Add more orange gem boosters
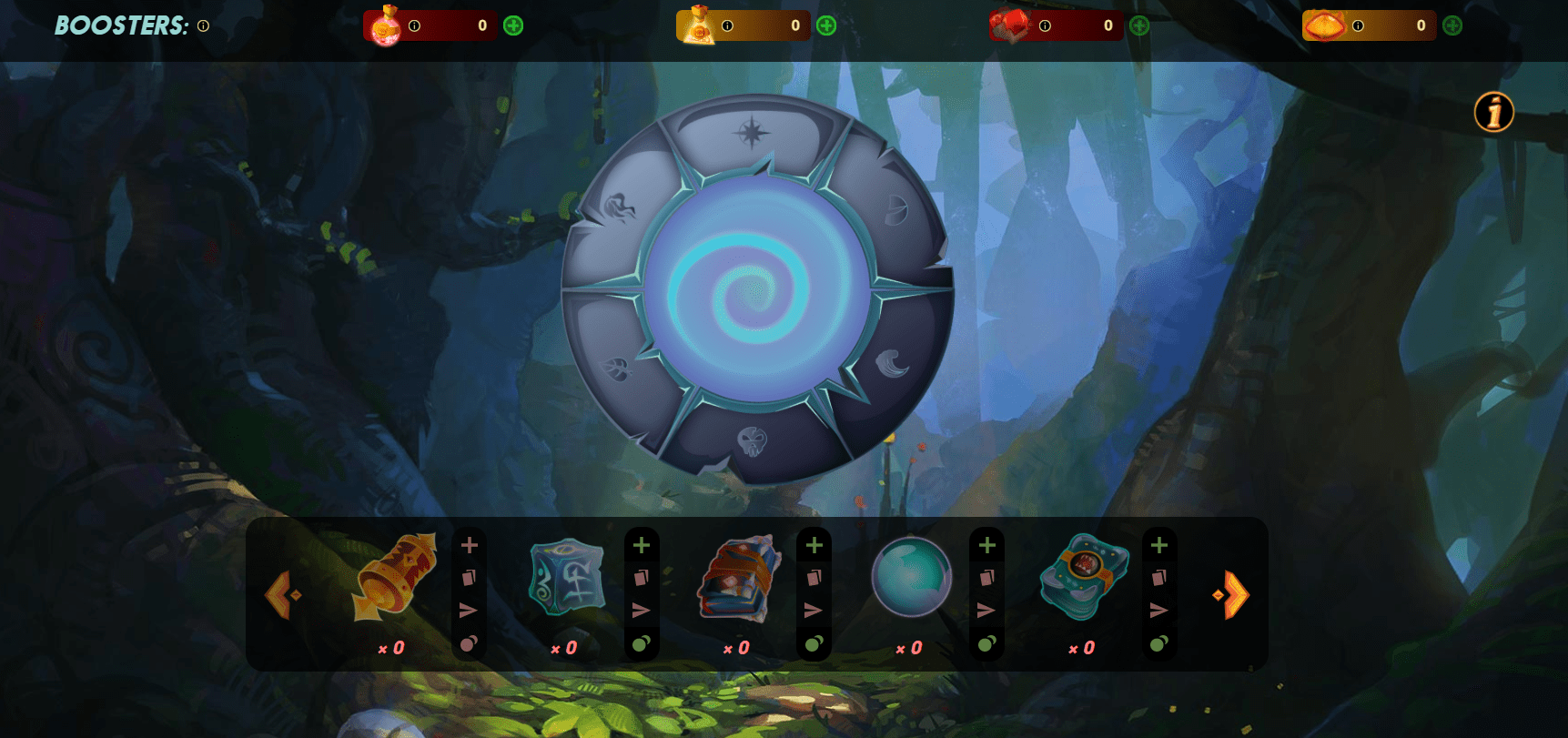 pos(1452,25)
